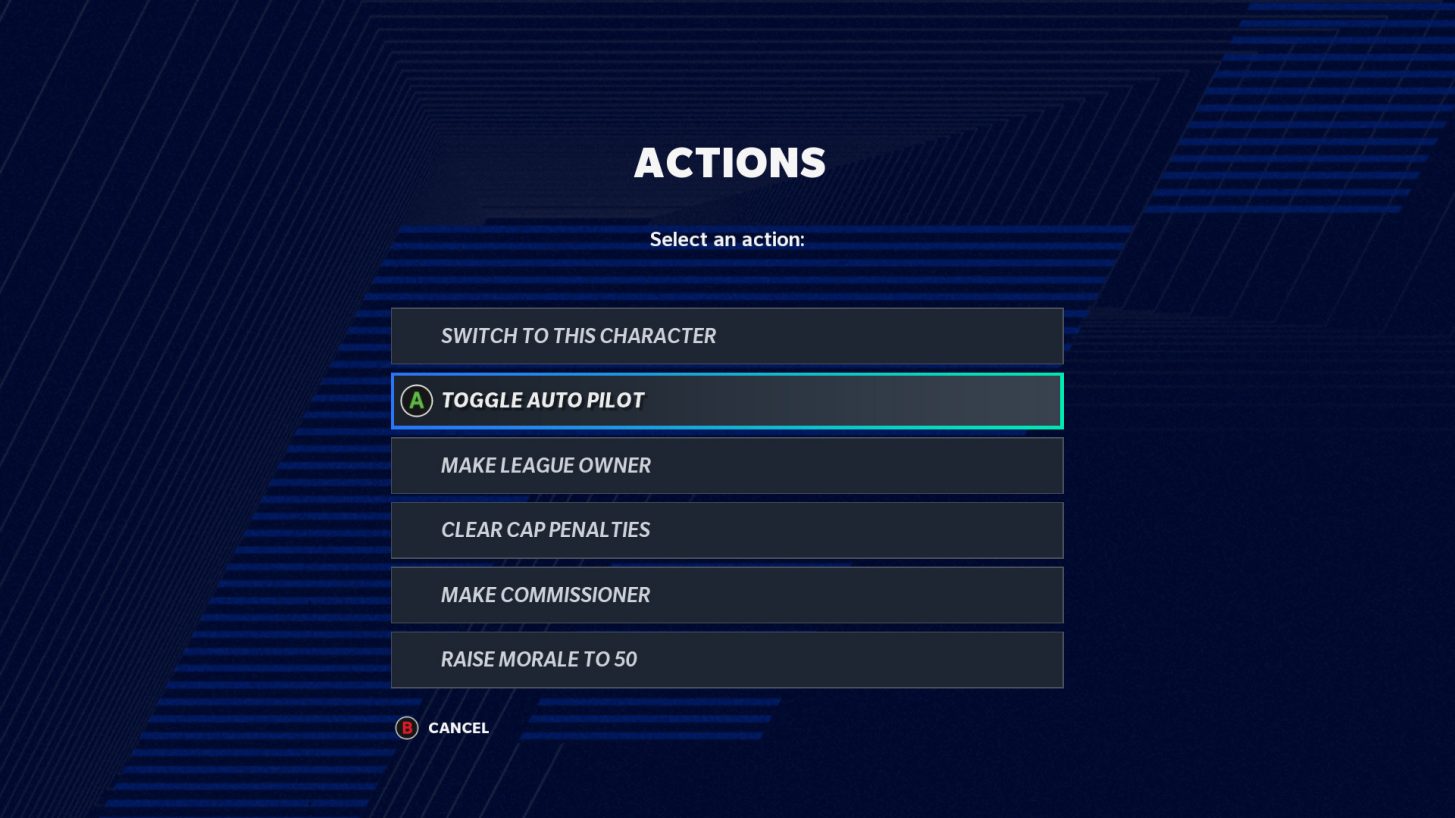Click the ACTIONS title text
Viewport: 1455px width, 818px height.
[727, 162]
